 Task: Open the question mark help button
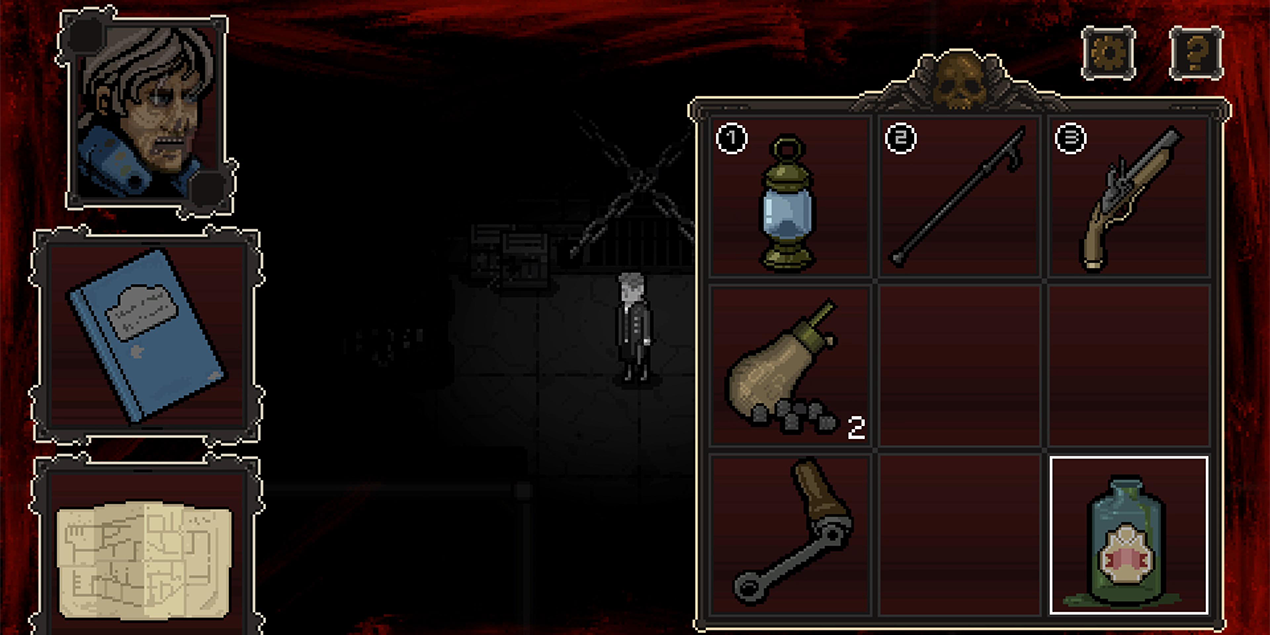click(1196, 52)
